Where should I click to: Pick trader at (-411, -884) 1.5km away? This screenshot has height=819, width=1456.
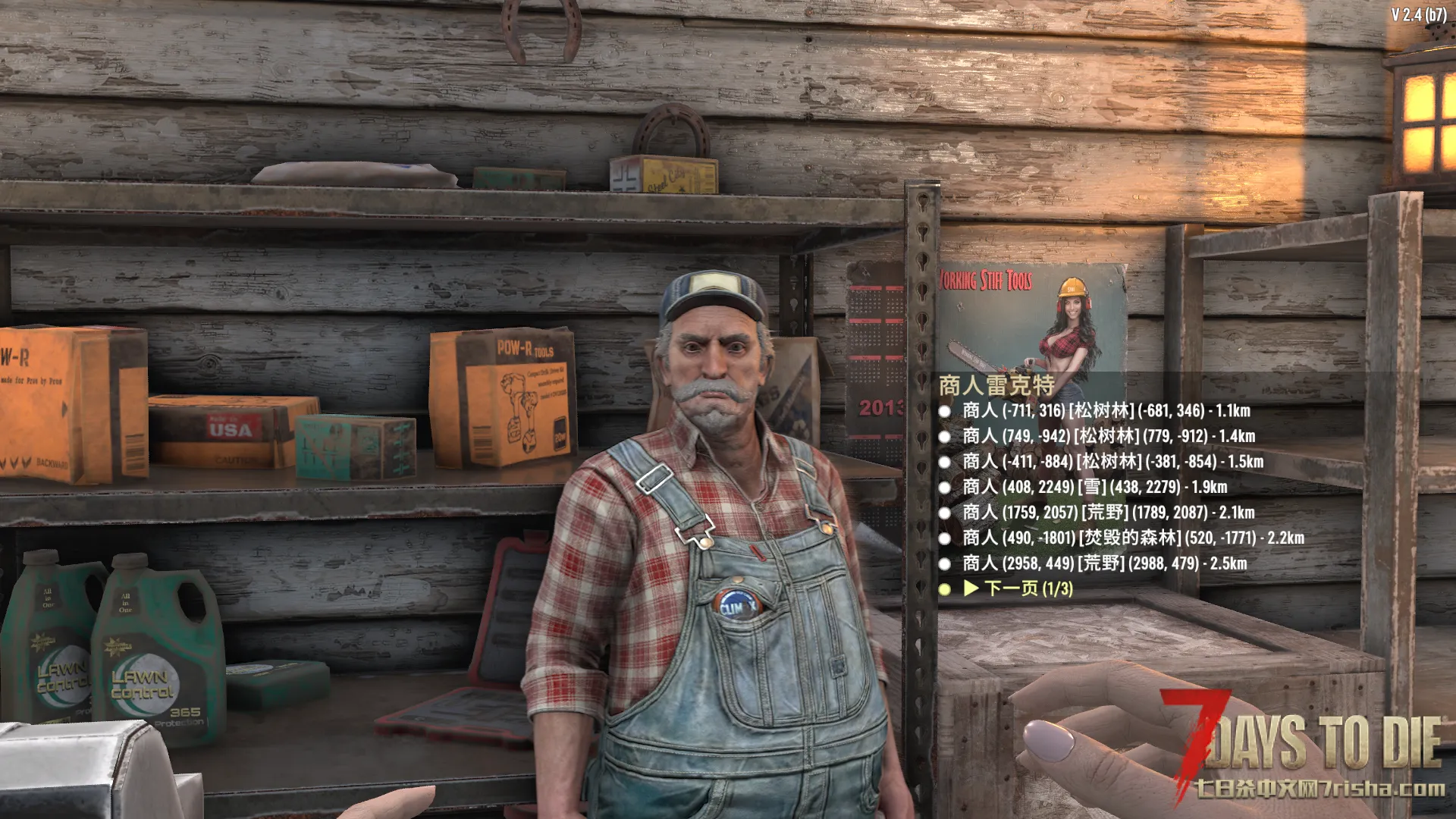tap(1112, 462)
